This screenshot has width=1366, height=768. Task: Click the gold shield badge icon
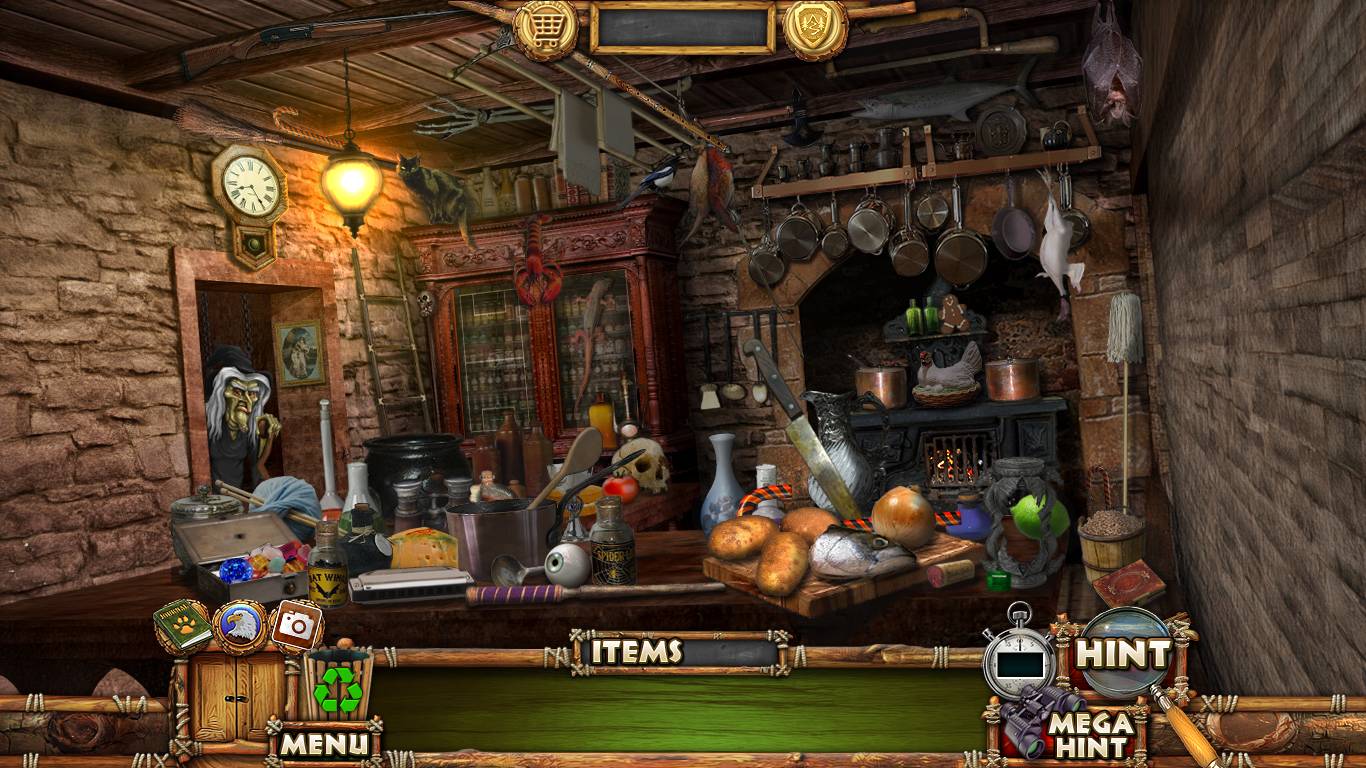[x=815, y=28]
